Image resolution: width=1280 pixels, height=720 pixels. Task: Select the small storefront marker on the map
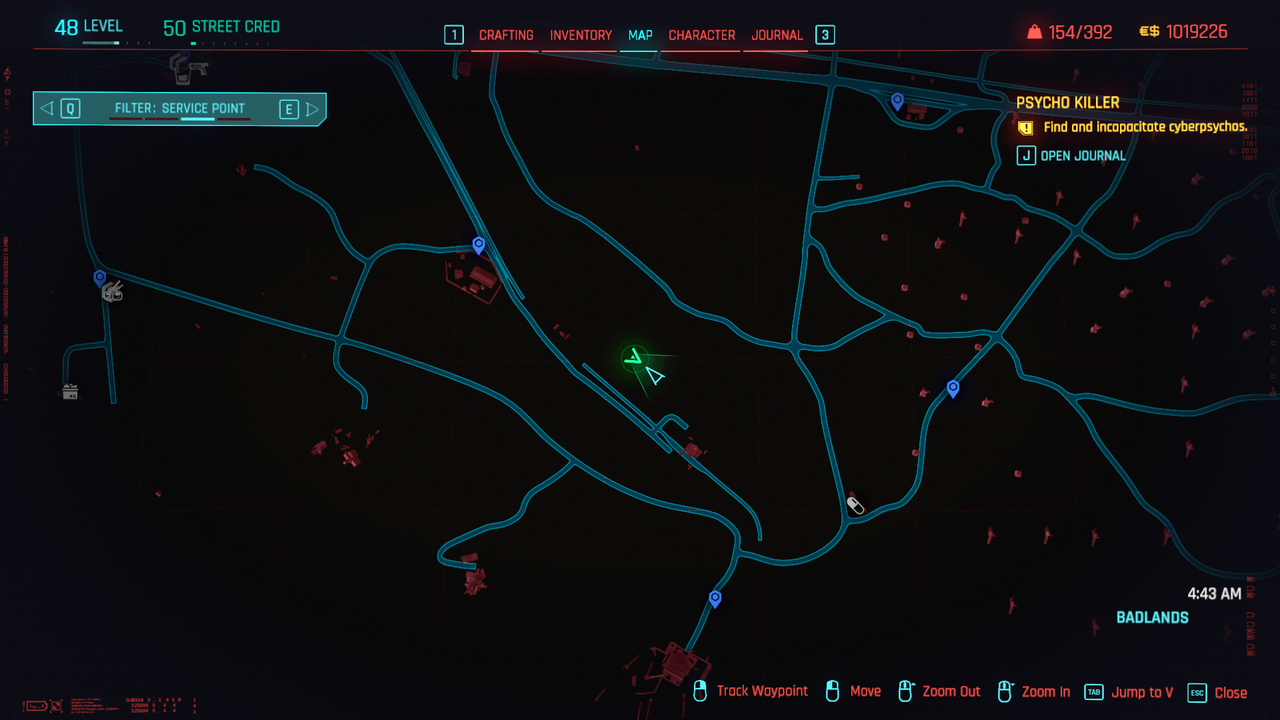(70, 392)
